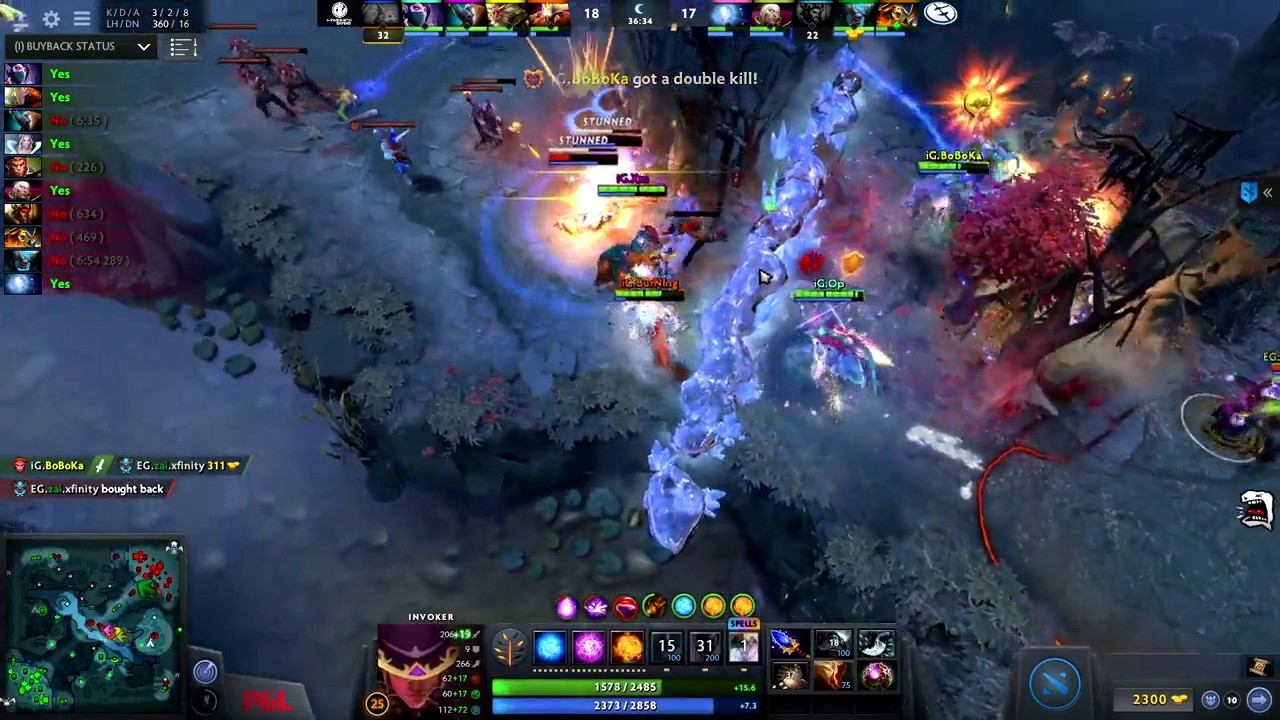The image size is (1280, 720).
Task: Click the minimap
Action: point(94,623)
